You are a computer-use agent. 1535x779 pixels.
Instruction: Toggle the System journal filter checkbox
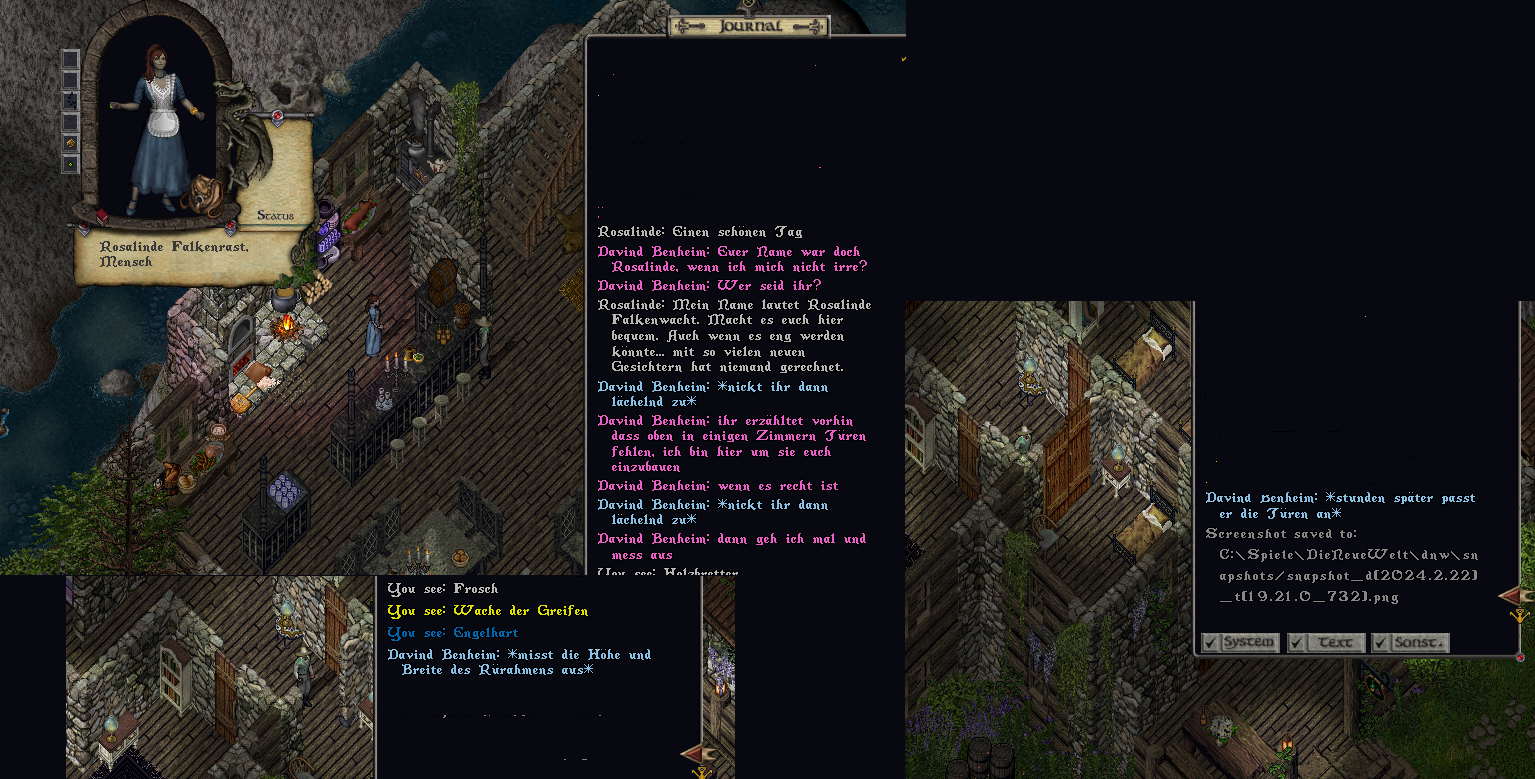[x=1210, y=643]
